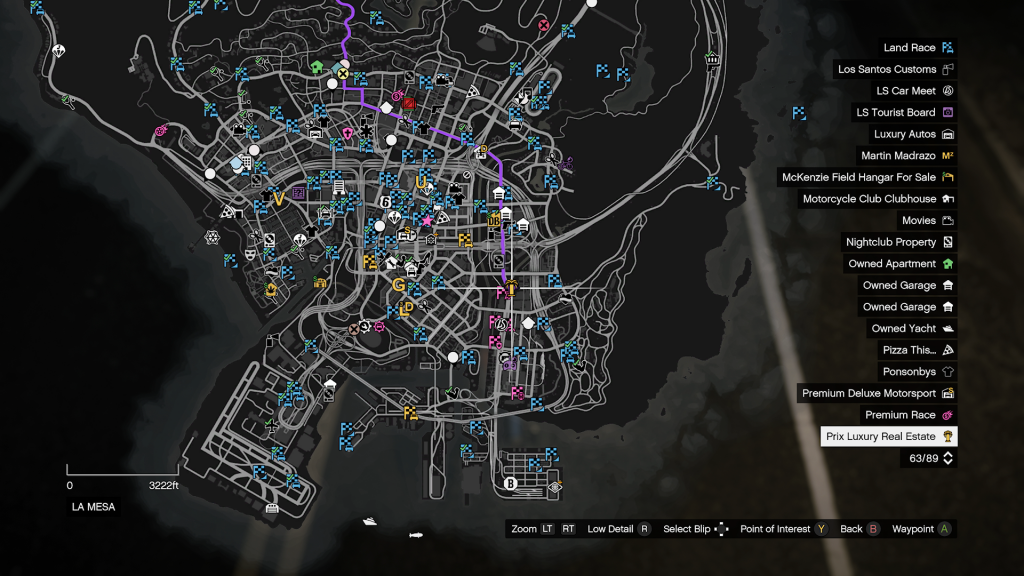Select McKenzie Field Hangar For Sale
Viewport: 1024px width, 576px height.
point(868,178)
